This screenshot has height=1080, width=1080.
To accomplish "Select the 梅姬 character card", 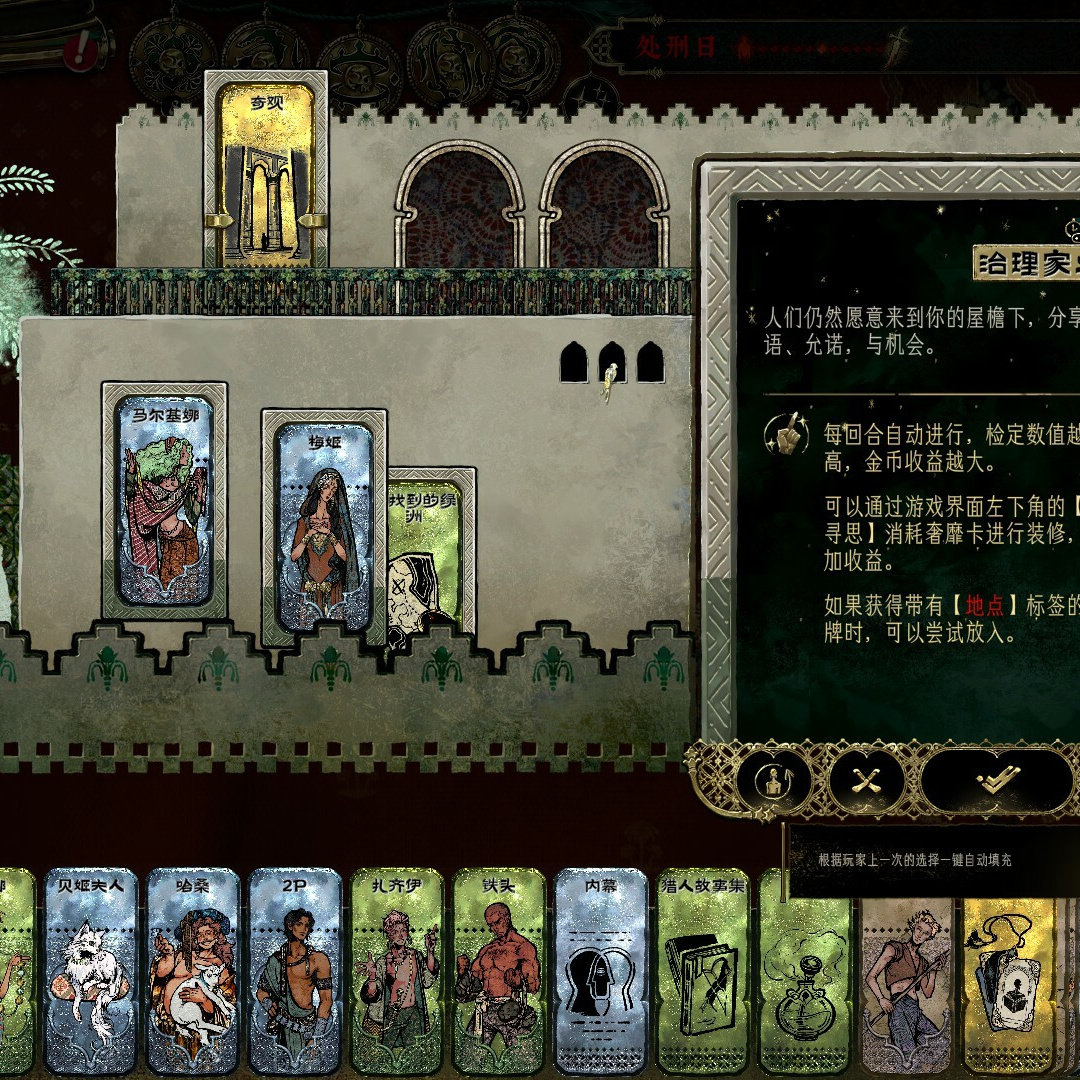I will (x=322, y=527).
